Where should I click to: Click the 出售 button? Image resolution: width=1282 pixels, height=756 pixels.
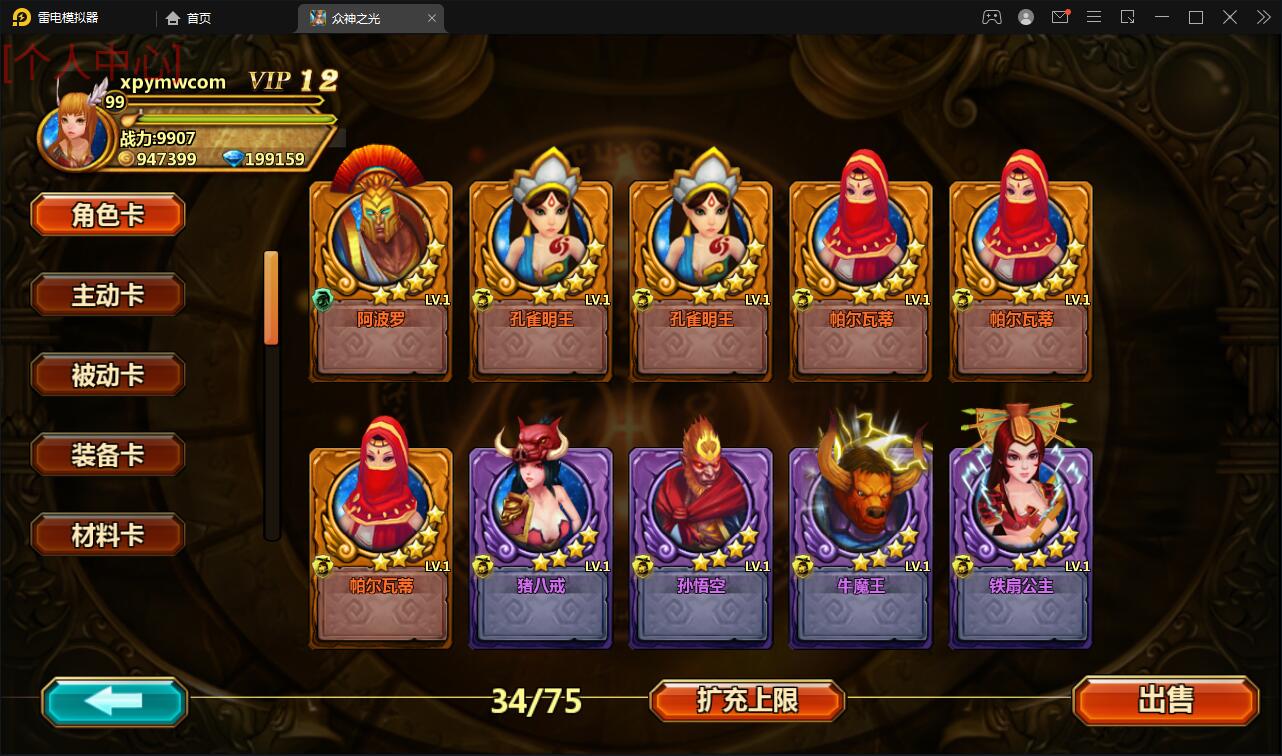click(1166, 701)
